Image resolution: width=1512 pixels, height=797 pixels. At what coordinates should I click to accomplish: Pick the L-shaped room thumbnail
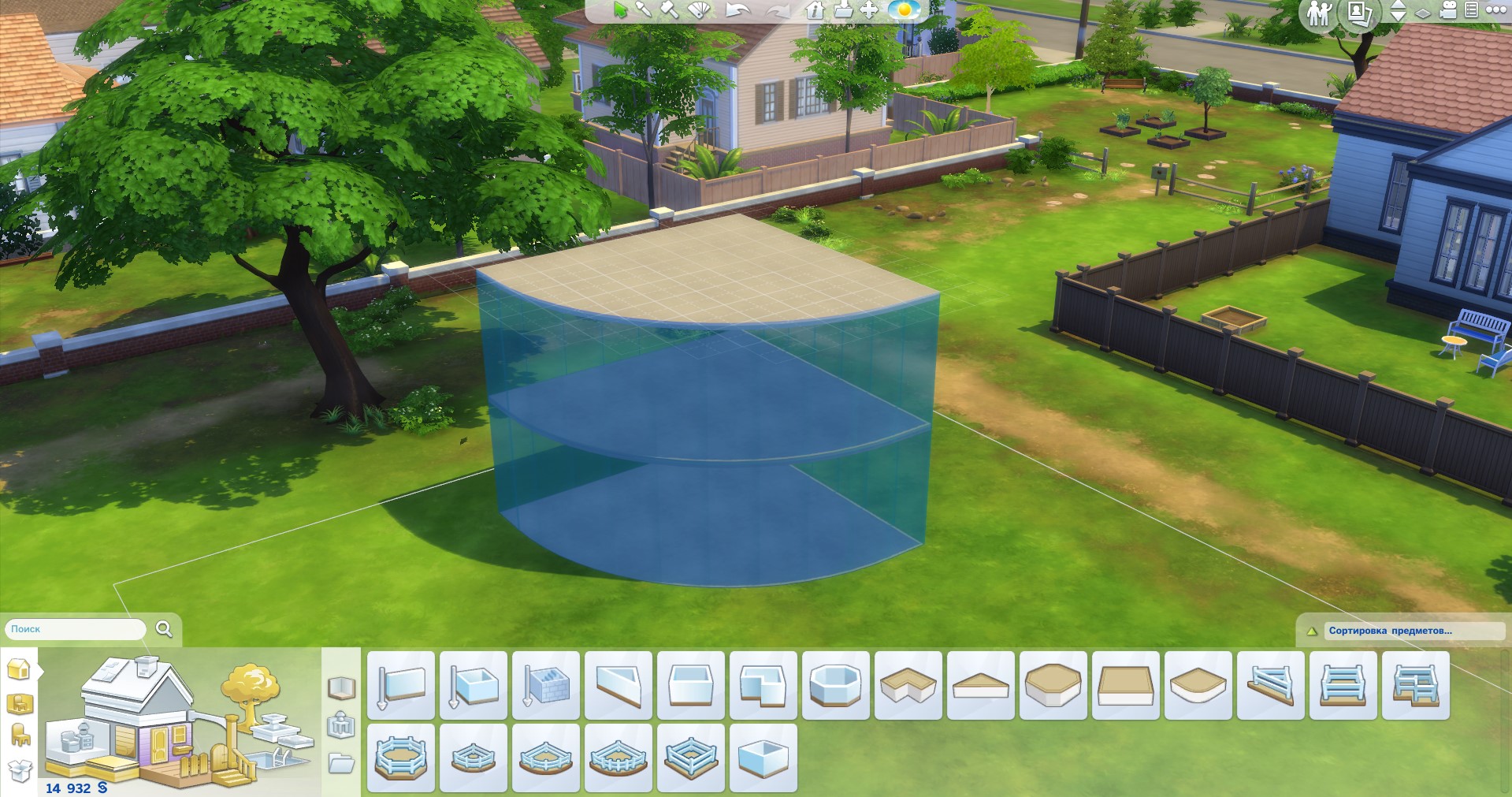click(763, 685)
